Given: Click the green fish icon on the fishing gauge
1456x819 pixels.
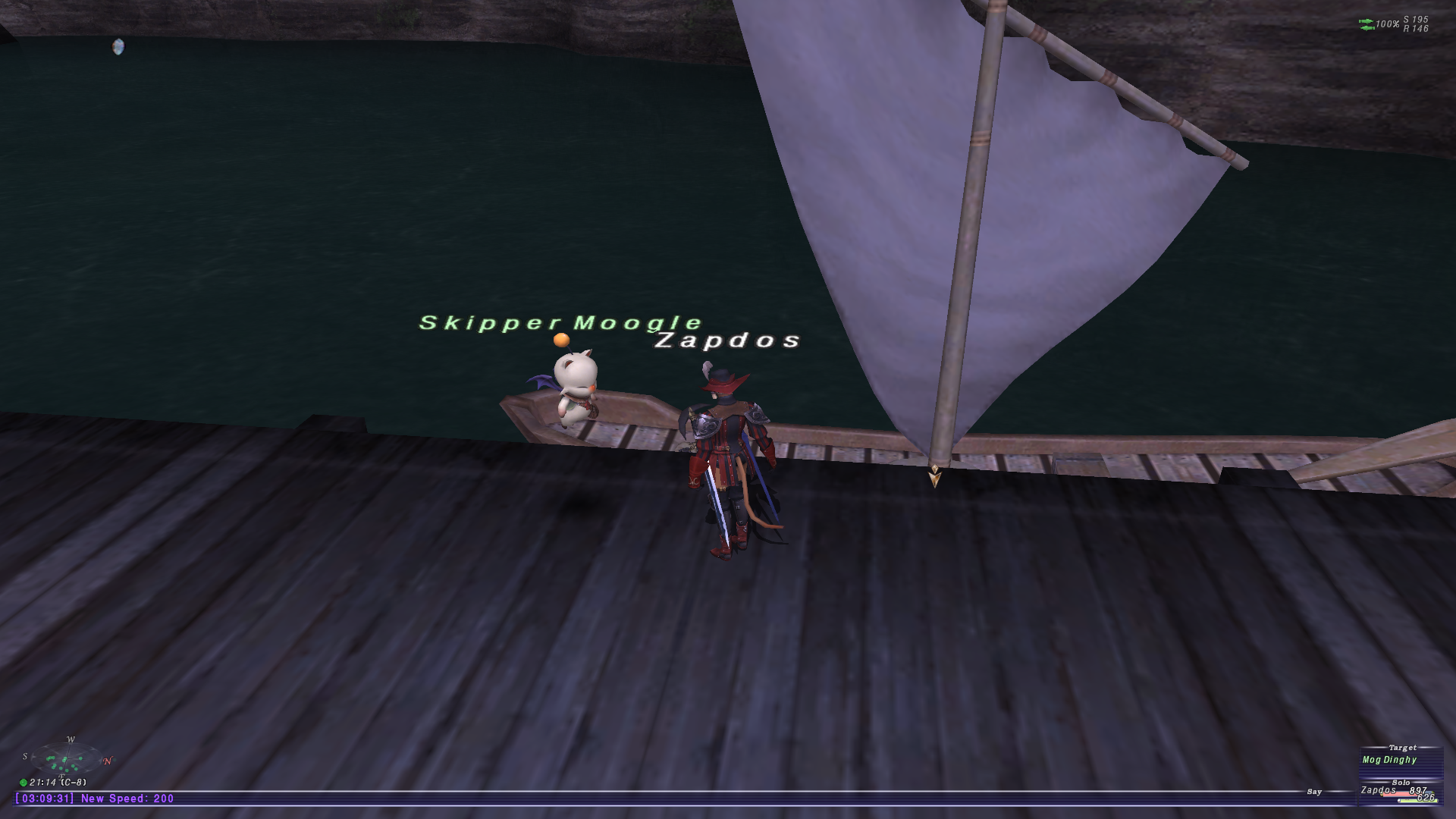Looking at the screenshot, I should tap(1367, 21).
